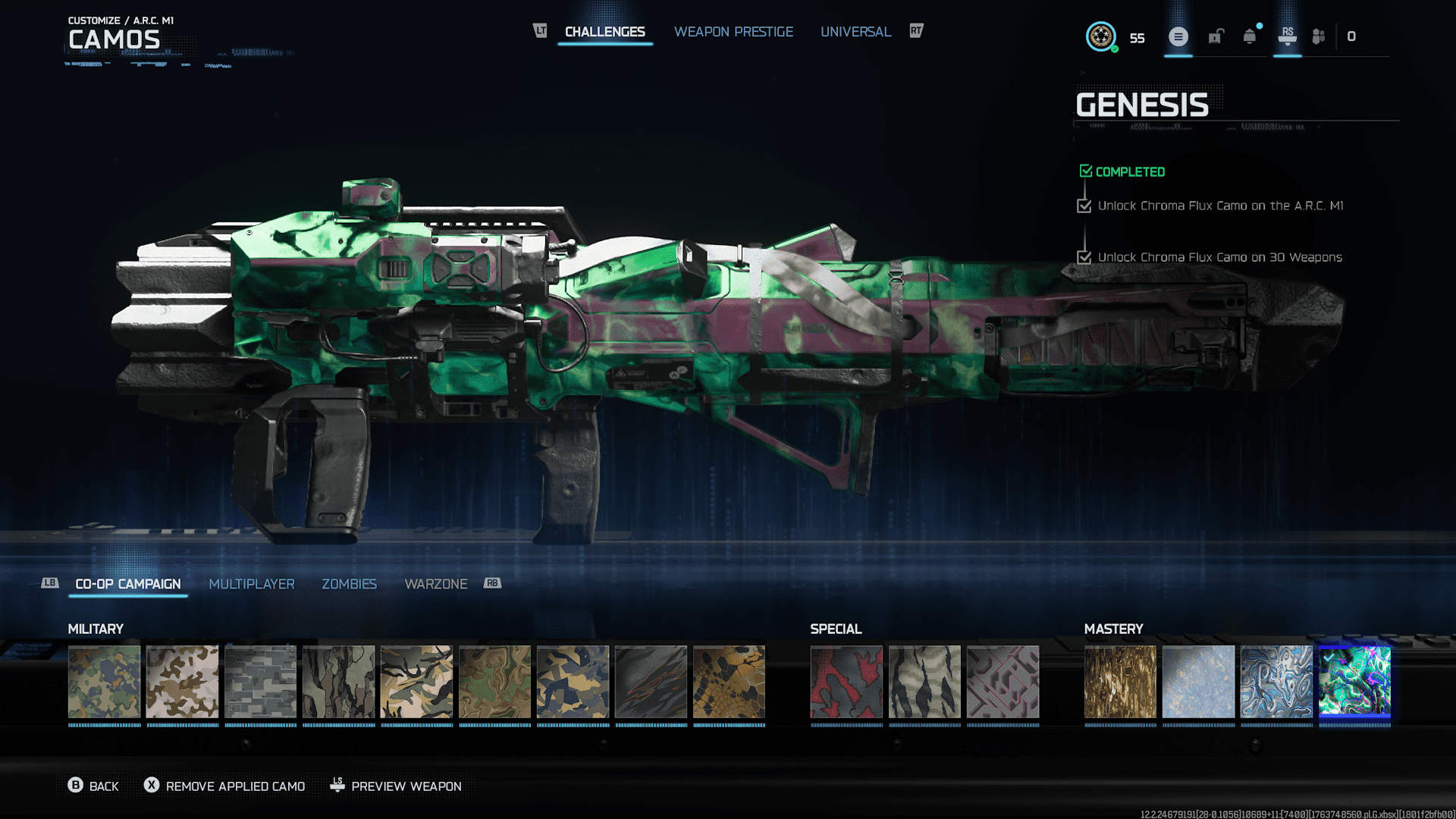Image resolution: width=1456 pixels, height=819 pixels.
Task: Select the gray digital pixel Military camo
Action: coord(260,682)
